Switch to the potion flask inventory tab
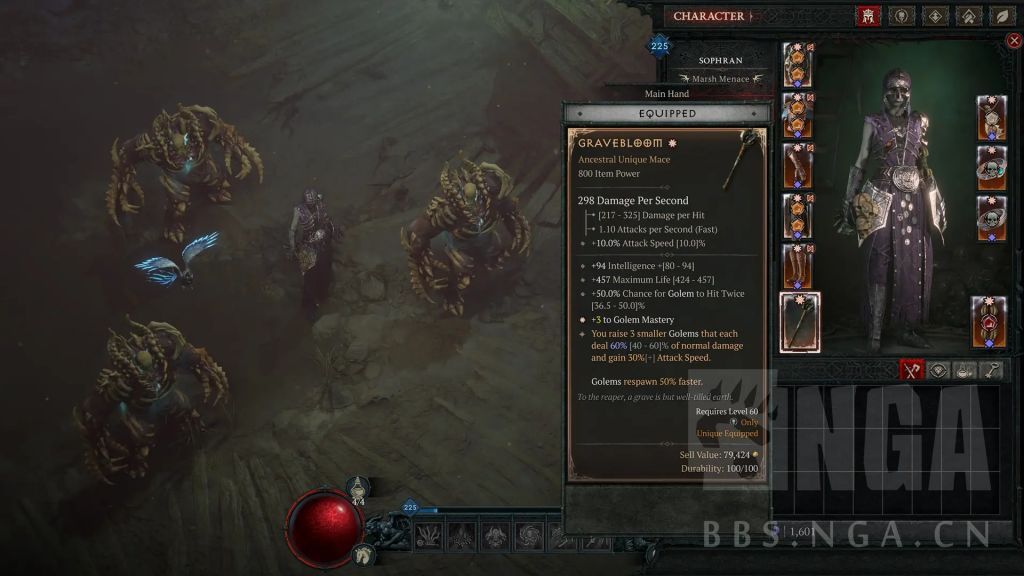The width and height of the screenshot is (1024, 576). tap(965, 370)
